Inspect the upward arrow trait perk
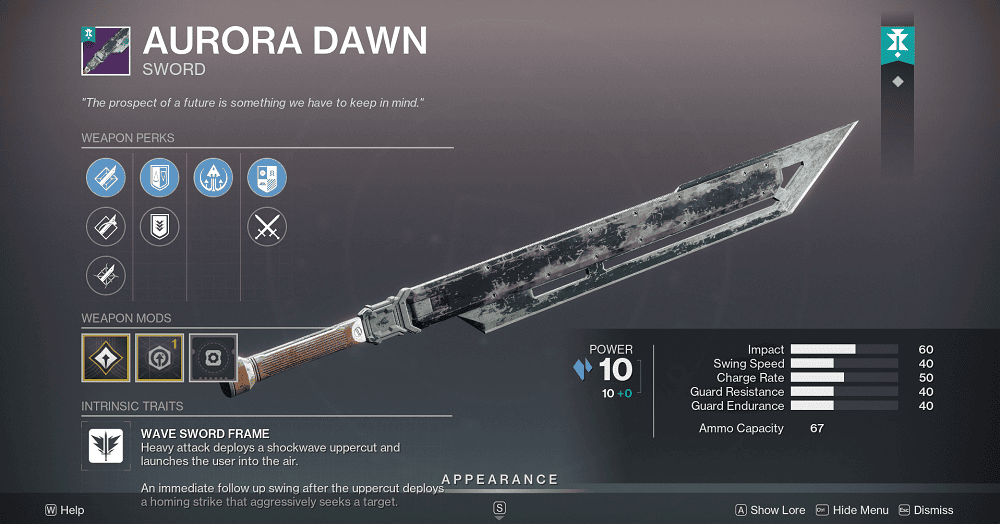This screenshot has width=1000, height=524. coord(213,178)
